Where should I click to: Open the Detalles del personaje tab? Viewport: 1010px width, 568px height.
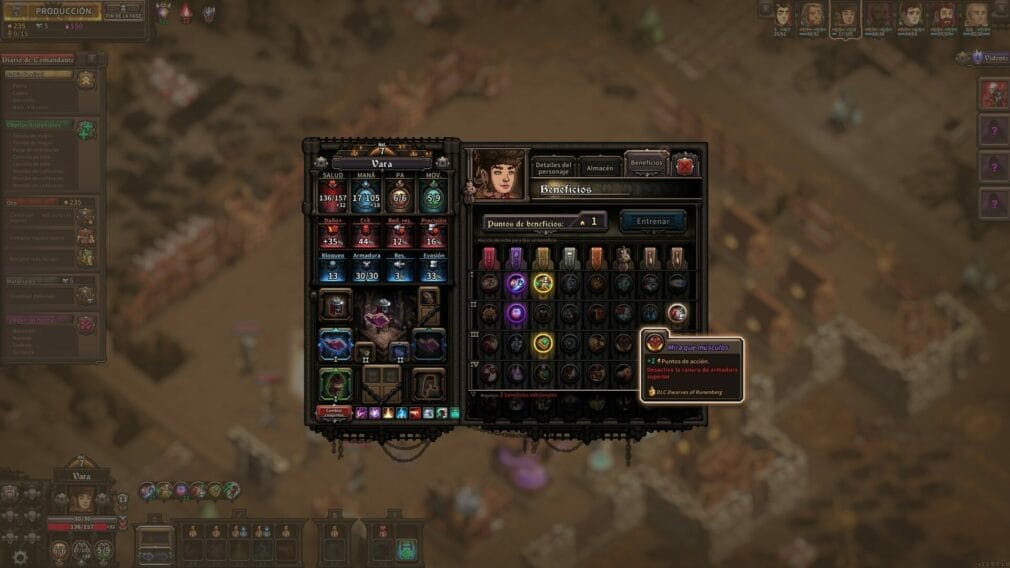click(x=553, y=167)
